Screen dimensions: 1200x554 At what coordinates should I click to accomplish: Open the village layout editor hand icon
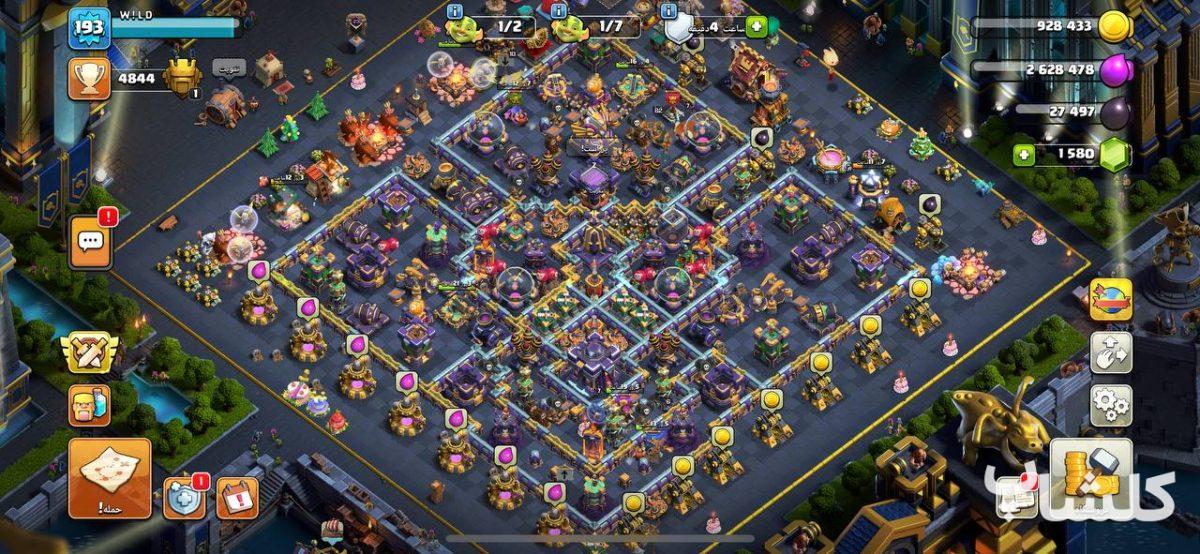pos(1110,352)
